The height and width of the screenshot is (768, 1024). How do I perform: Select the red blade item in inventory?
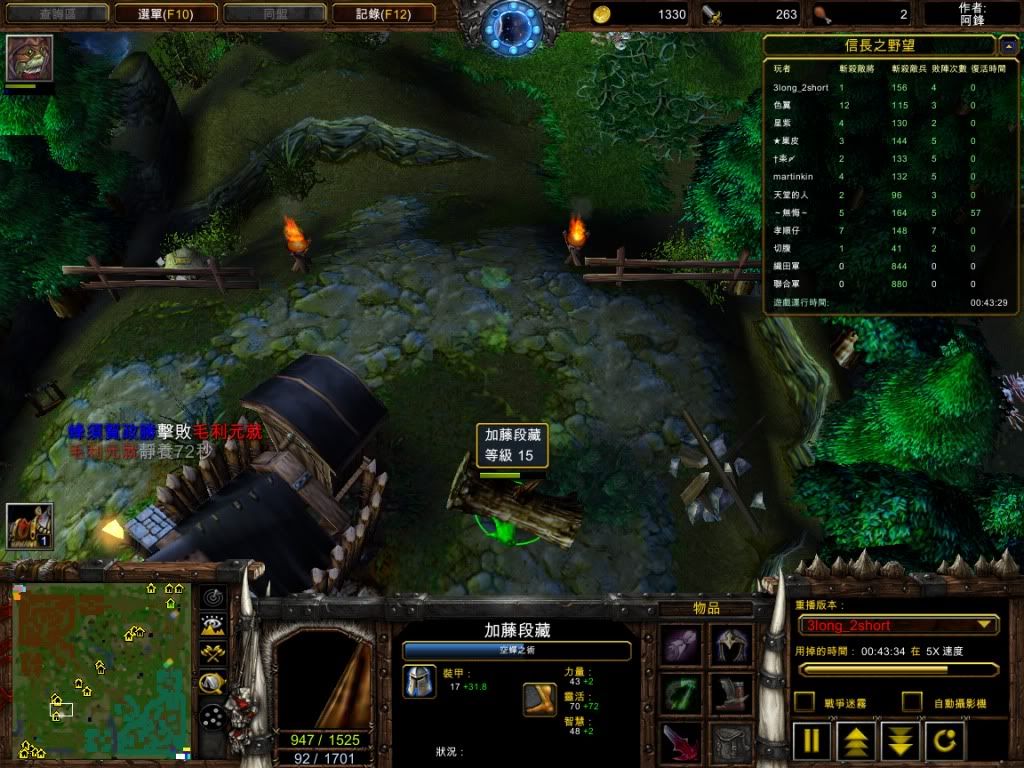[681, 743]
